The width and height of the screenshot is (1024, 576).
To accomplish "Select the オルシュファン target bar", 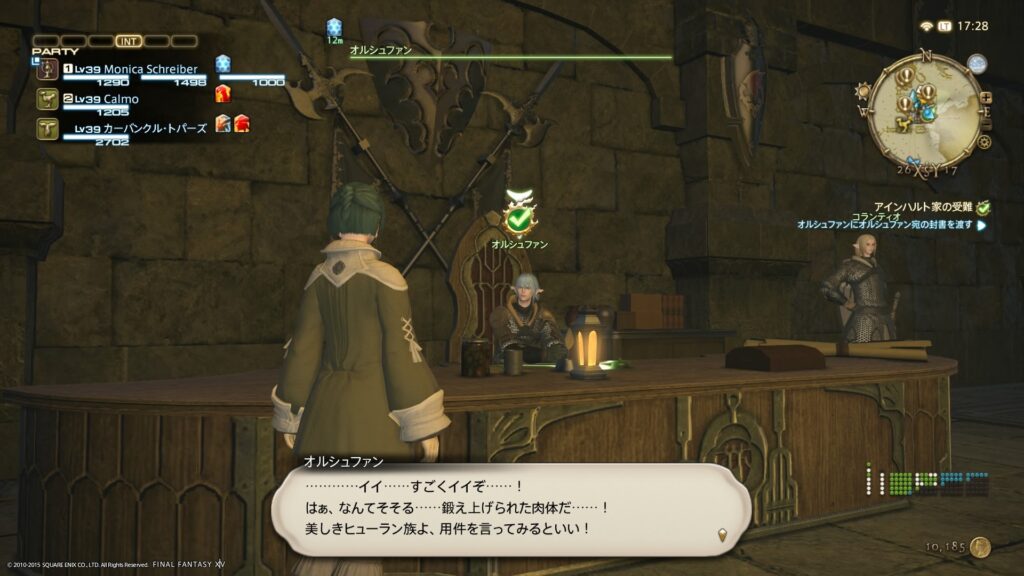I will pos(510,56).
